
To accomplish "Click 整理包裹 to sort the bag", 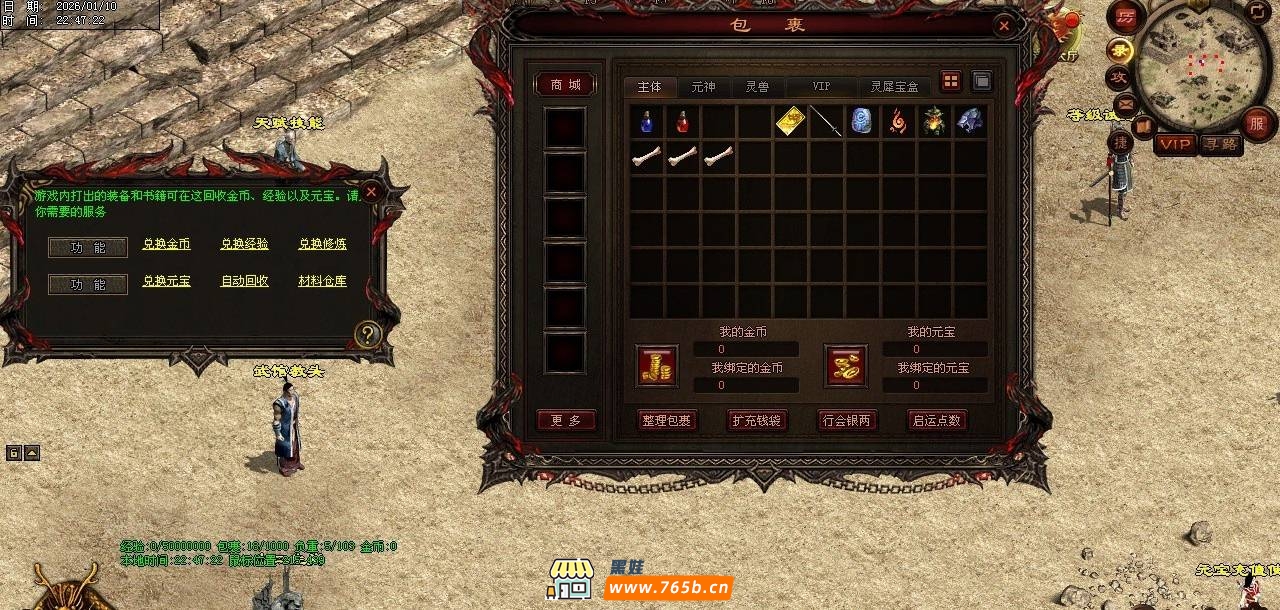I will (667, 421).
